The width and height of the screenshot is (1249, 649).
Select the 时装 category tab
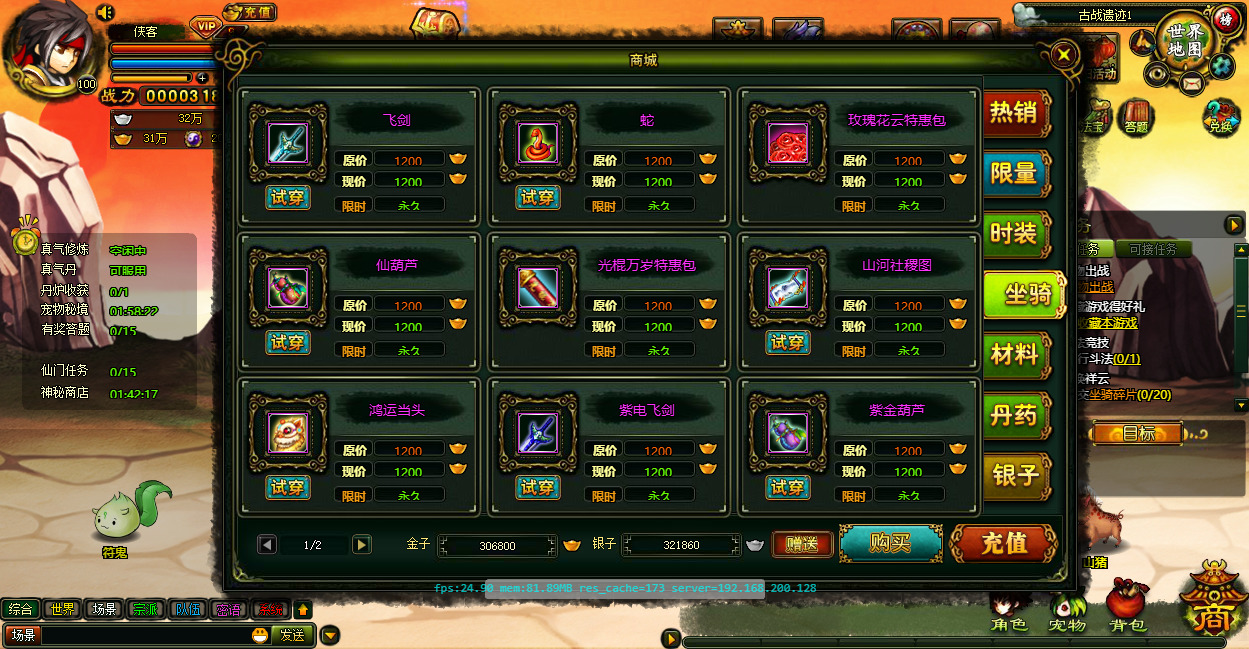[1014, 234]
